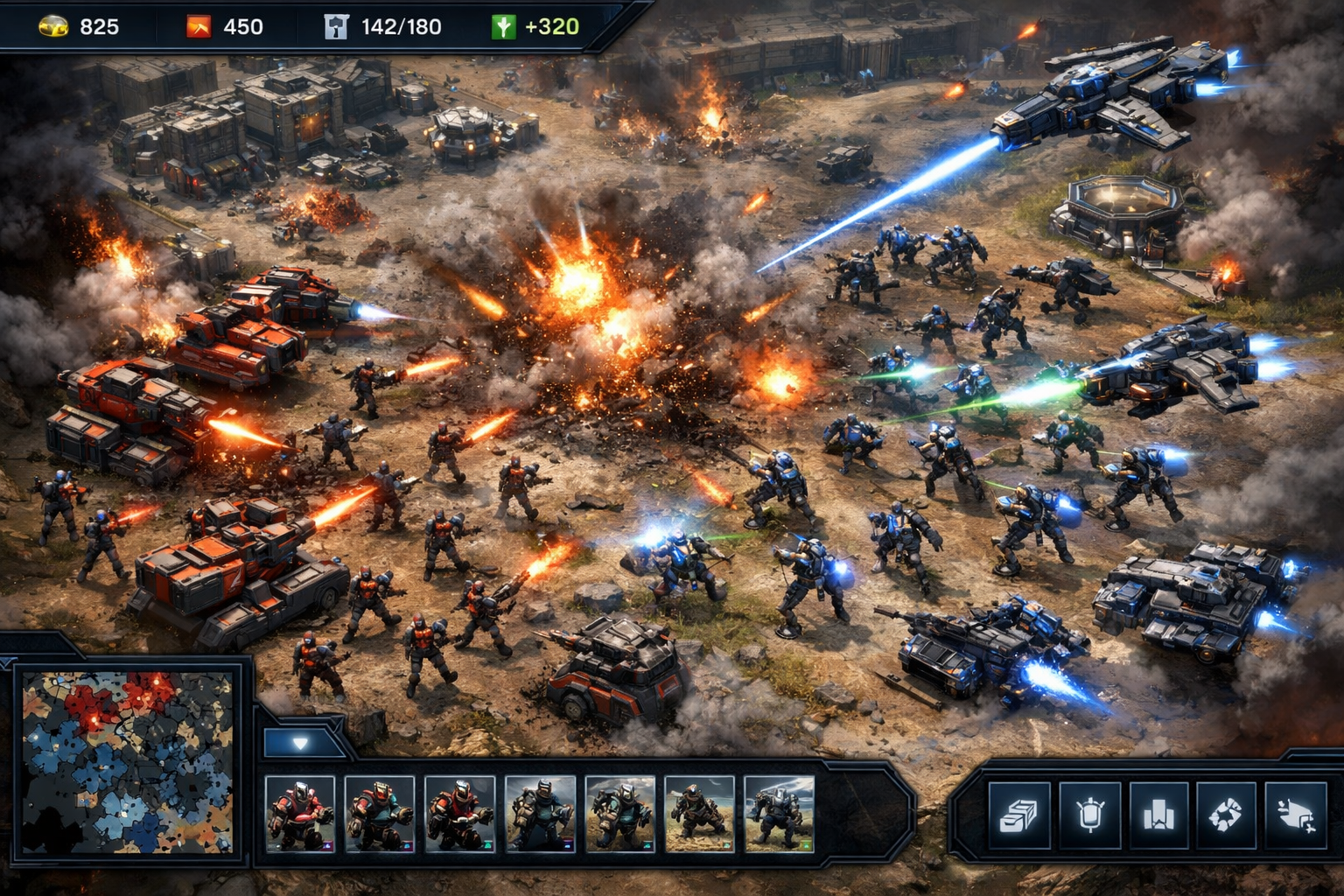Collapse the unit panel with the down-arrow tab
The width and height of the screenshot is (1344, 896).
click(x=300, y=744)
